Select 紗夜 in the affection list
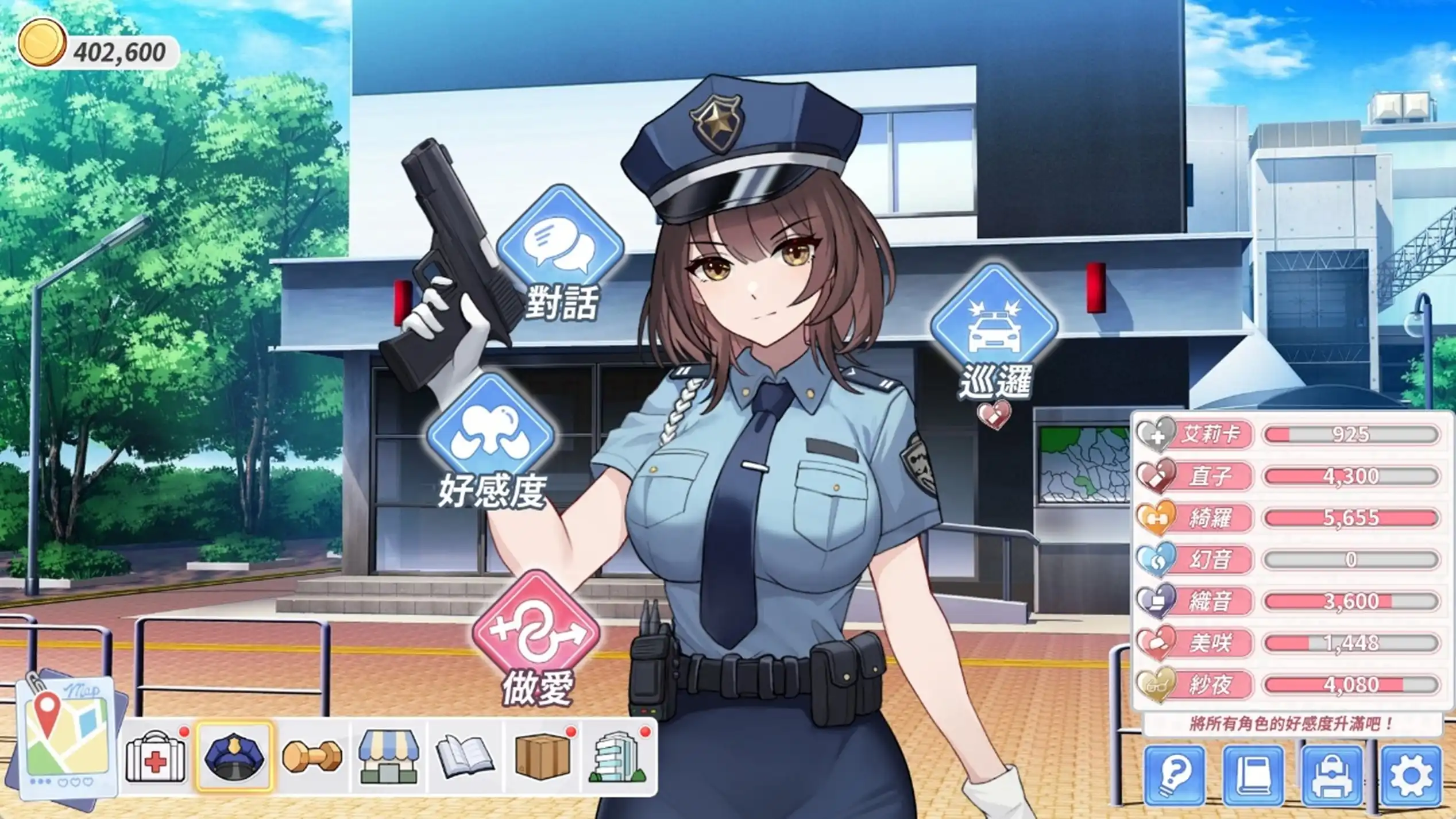 click(x=1211, y=685)
